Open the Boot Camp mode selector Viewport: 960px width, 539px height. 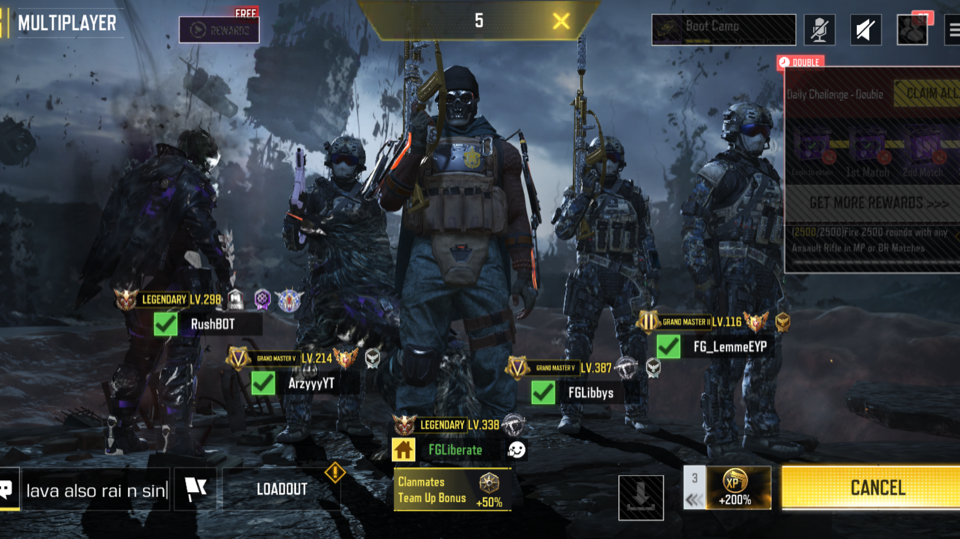[x=724, y=29]
